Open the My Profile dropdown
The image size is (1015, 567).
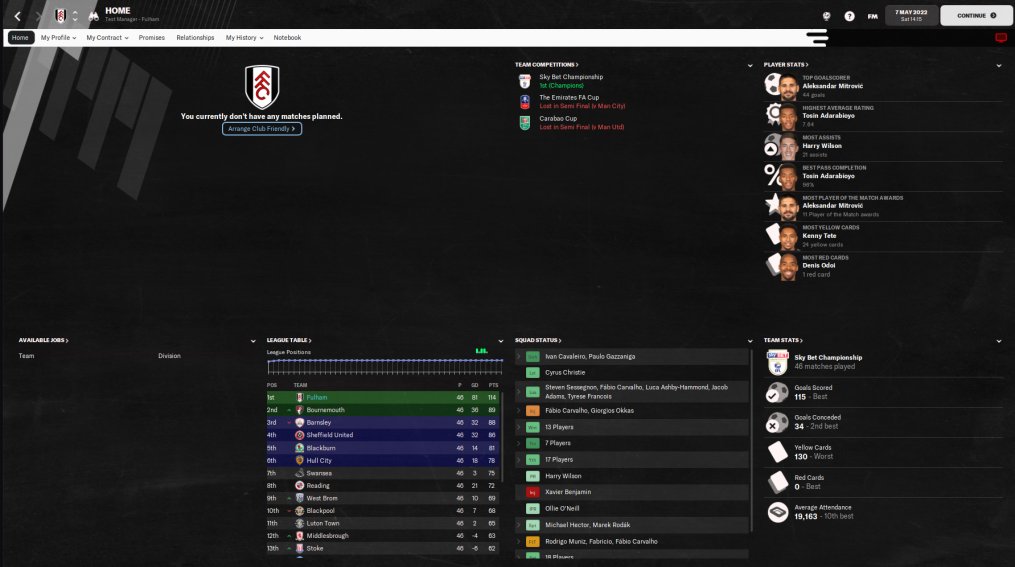58,38
